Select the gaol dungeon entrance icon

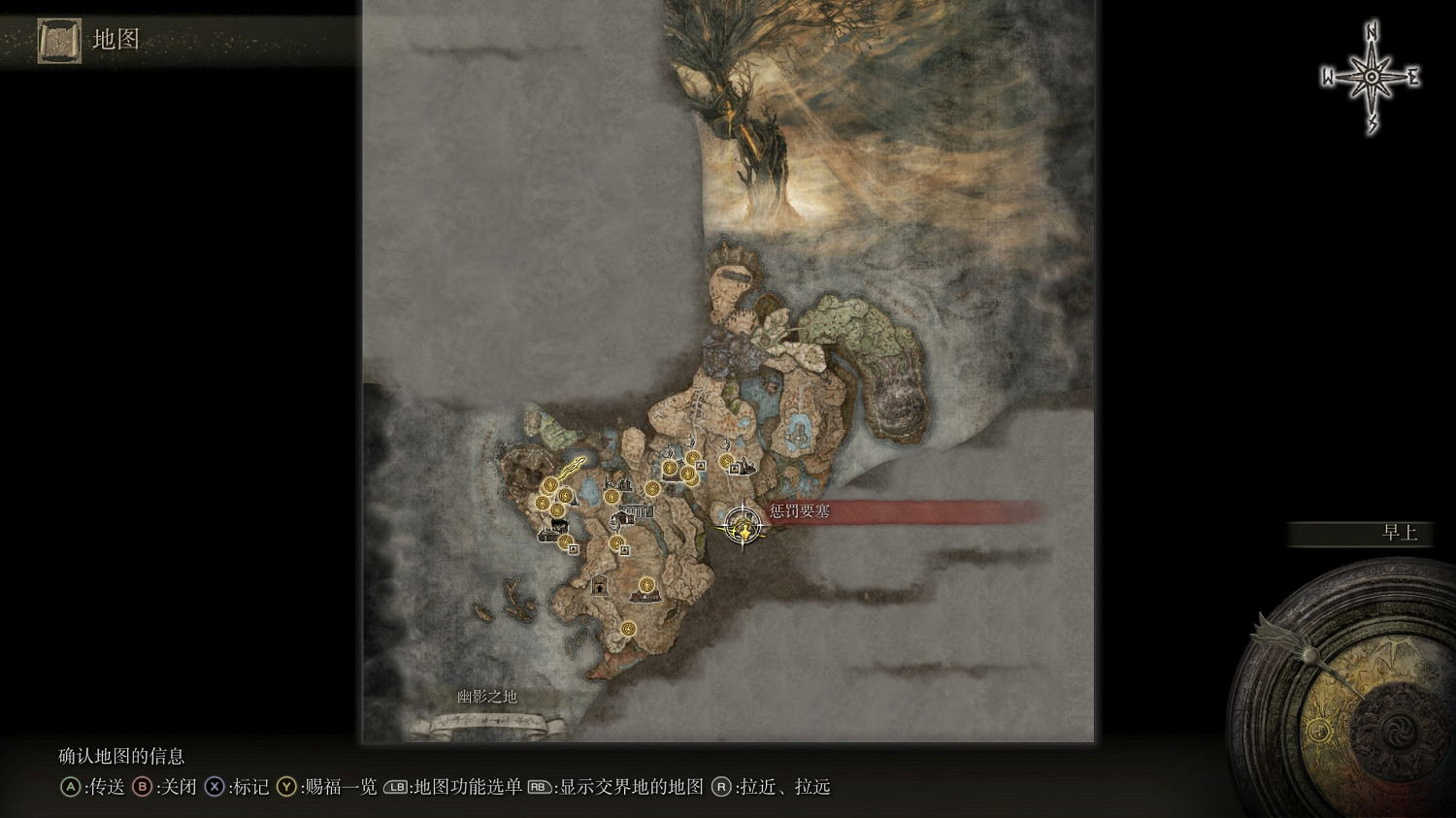click(600, 586)
